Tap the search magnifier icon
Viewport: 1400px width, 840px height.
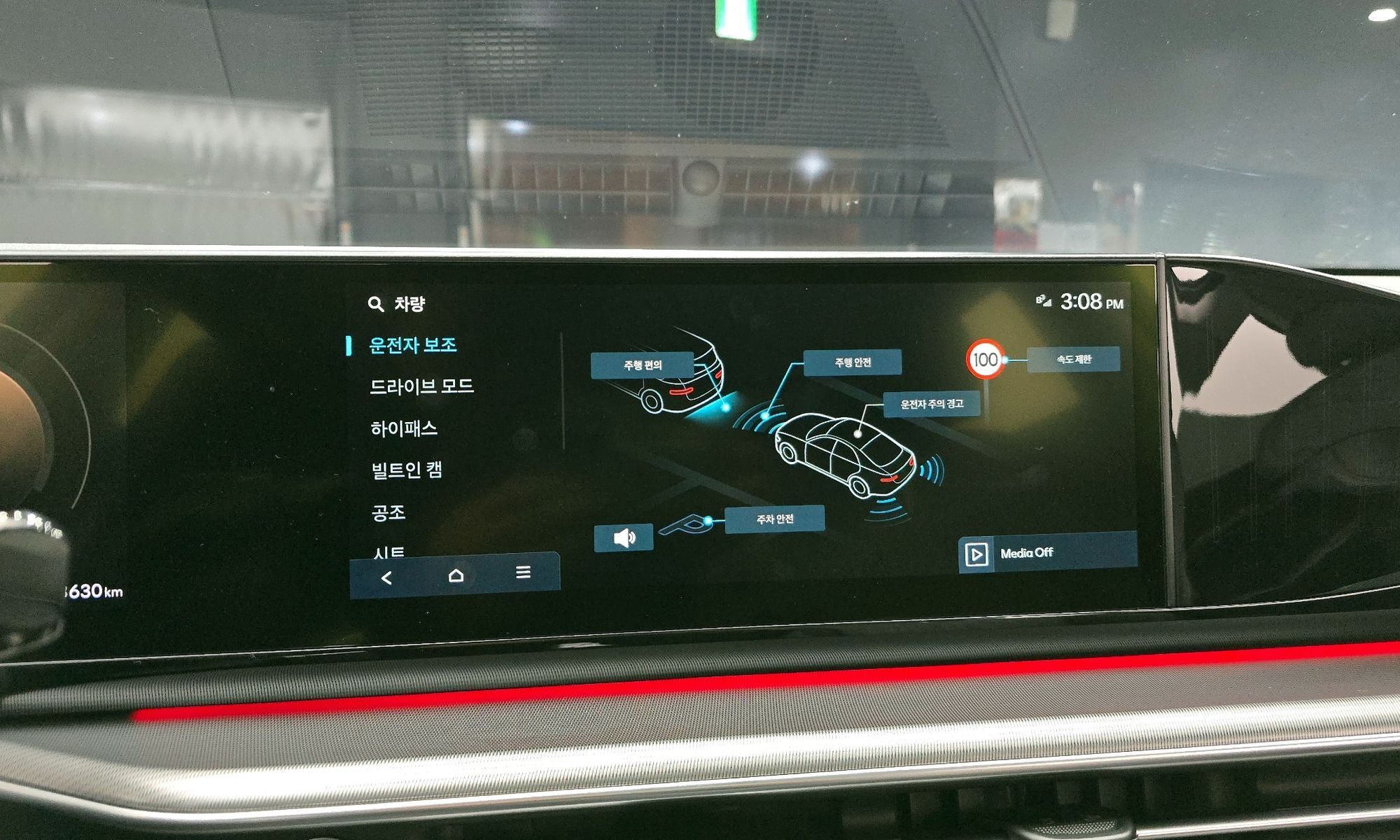(x=376, y=304)
